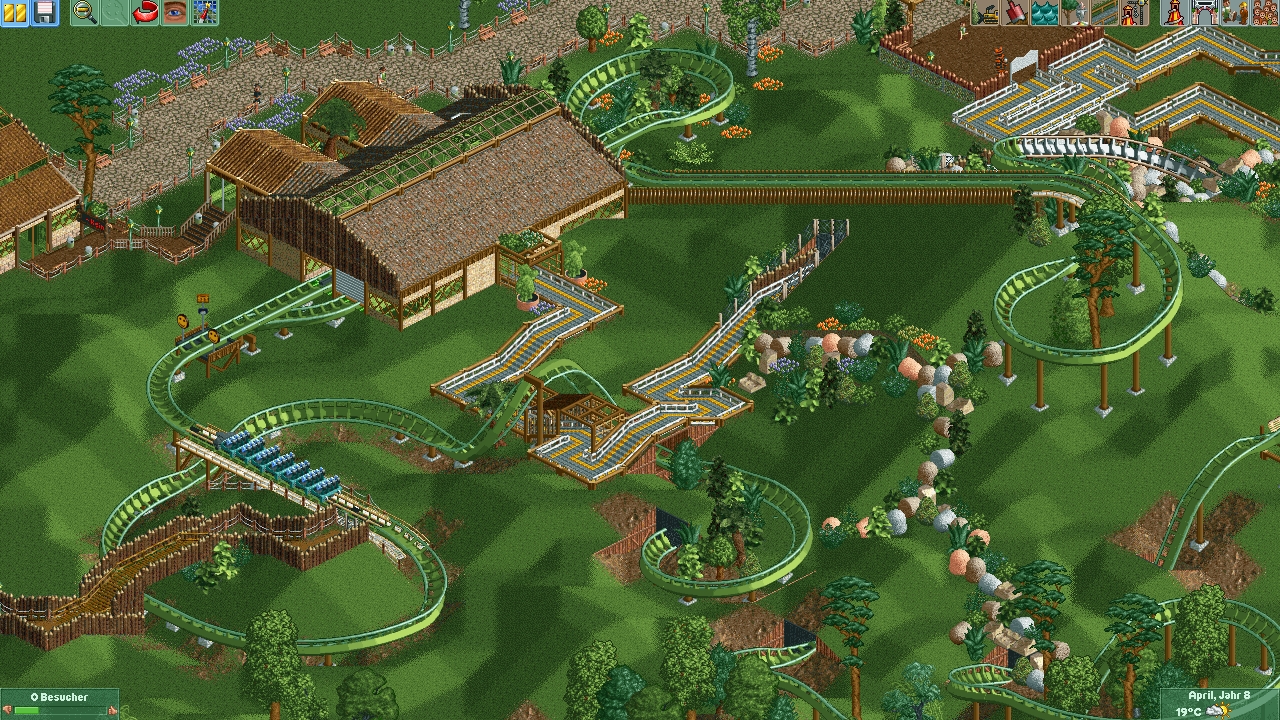
Task: Open the scenery placement tool
Action: click(x=1074, y=12)
